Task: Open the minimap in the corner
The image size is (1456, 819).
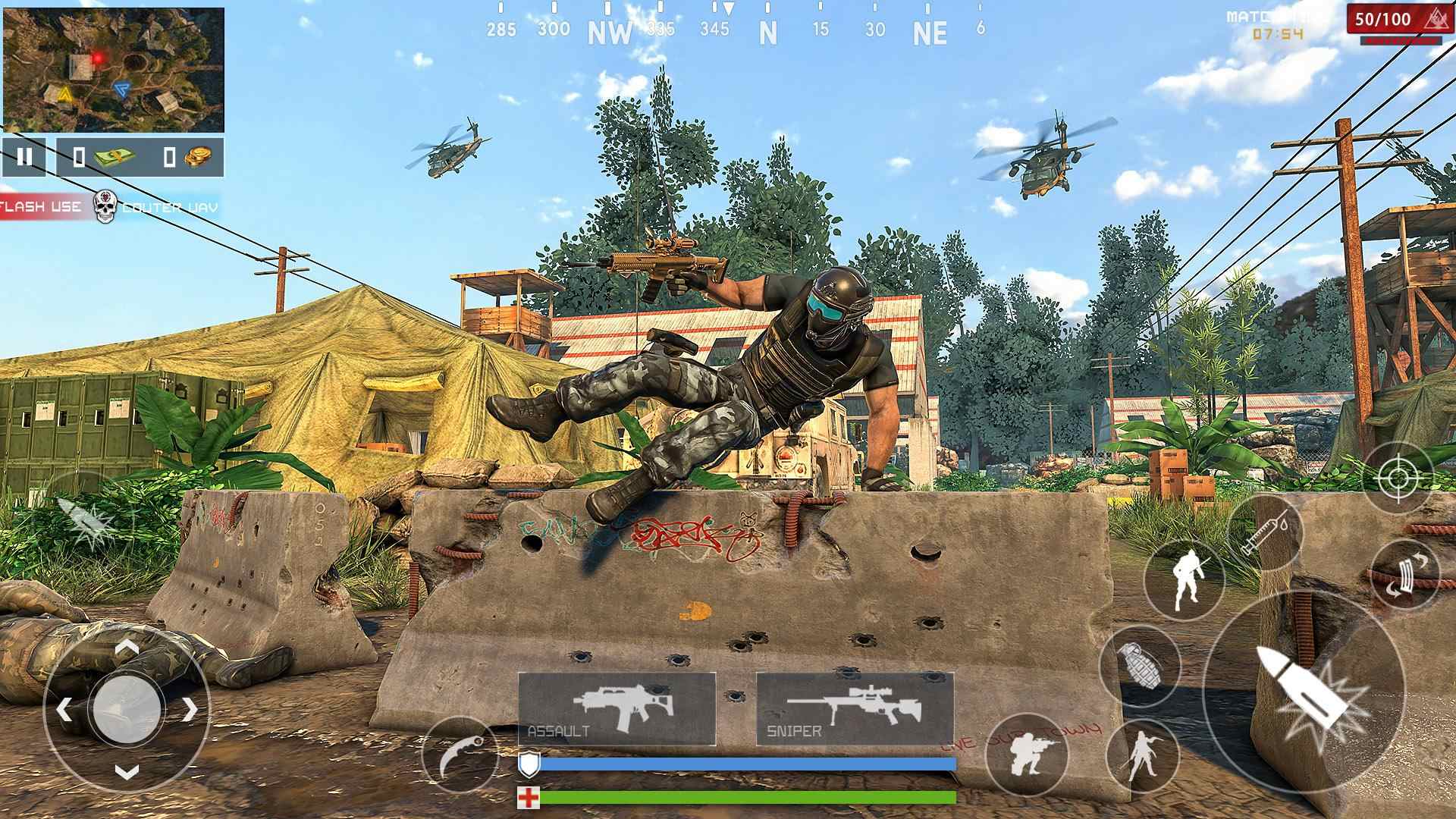Action: [114, 68]
